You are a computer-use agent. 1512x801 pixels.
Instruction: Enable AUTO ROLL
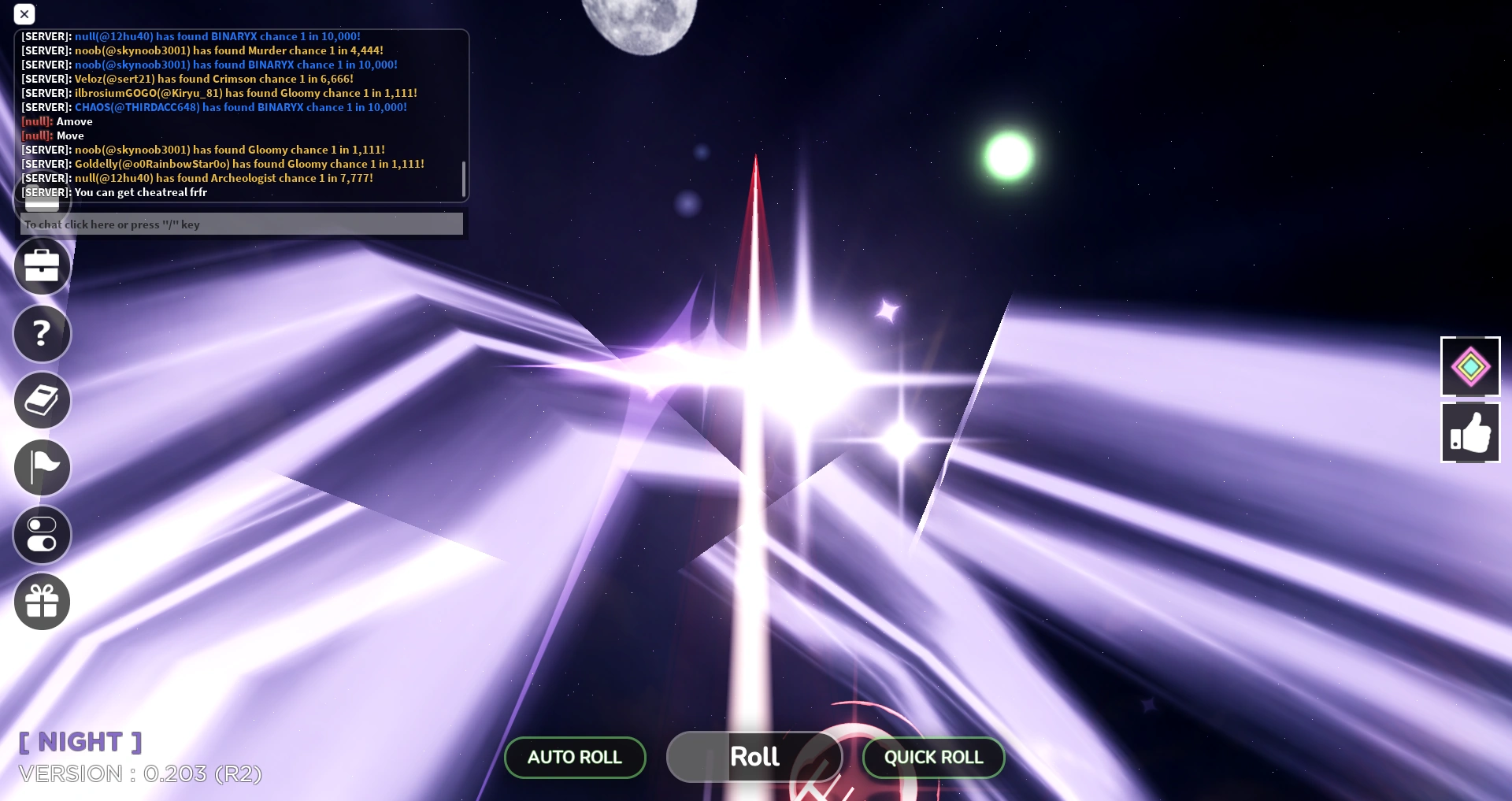point(574,757)
